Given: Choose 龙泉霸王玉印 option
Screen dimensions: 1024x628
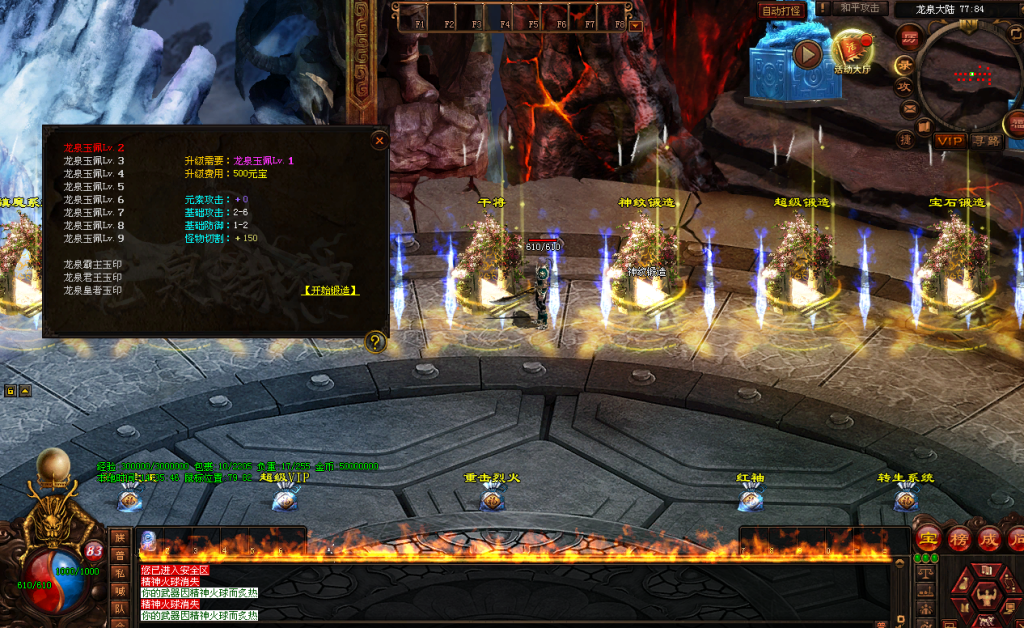Looking at the screenshot, I should pos(92,265).
